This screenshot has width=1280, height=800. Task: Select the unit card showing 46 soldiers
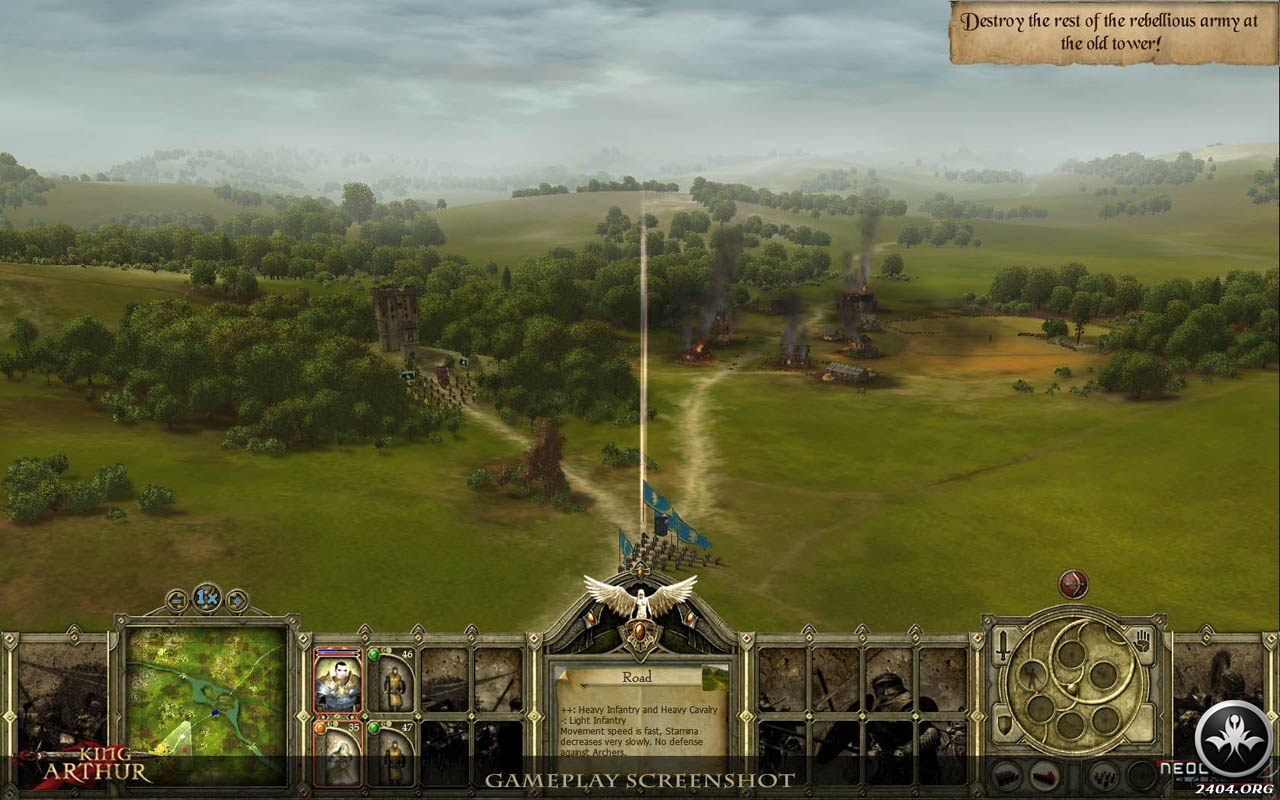(391, 680)
